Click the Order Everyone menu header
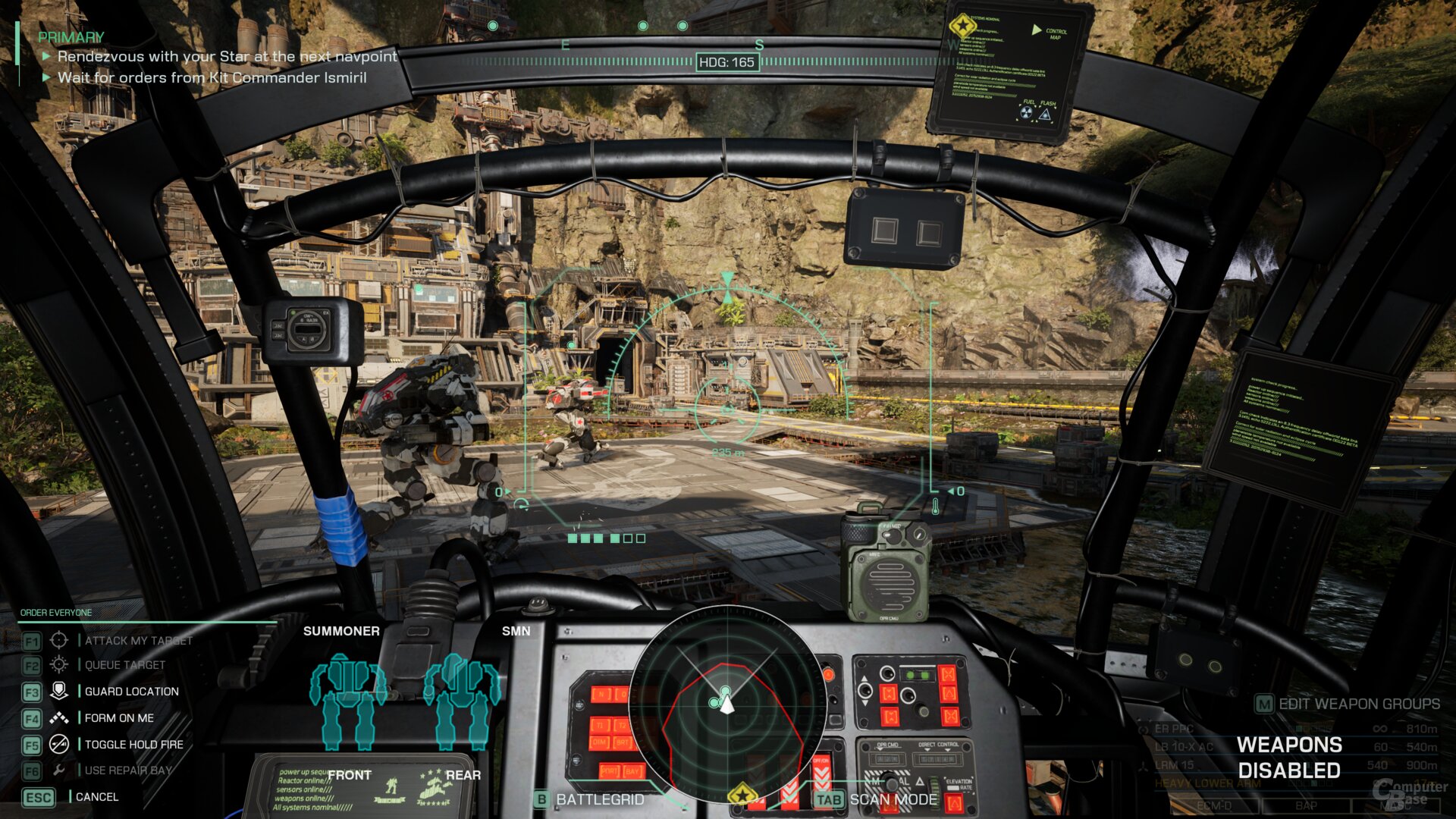 (x=55, y=612)
